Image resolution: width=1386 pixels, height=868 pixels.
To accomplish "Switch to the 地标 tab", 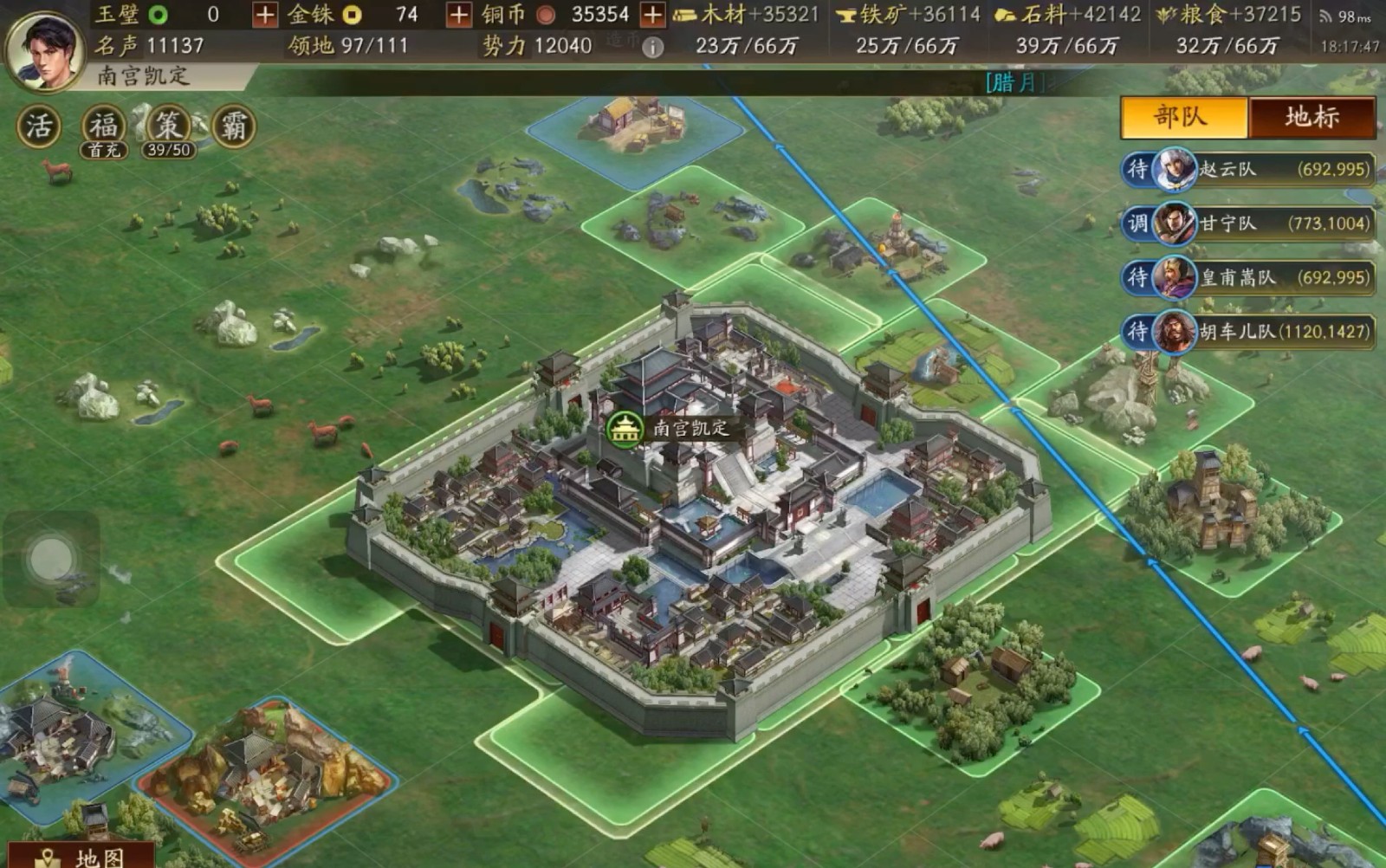I will click(x=1311, y=117).
